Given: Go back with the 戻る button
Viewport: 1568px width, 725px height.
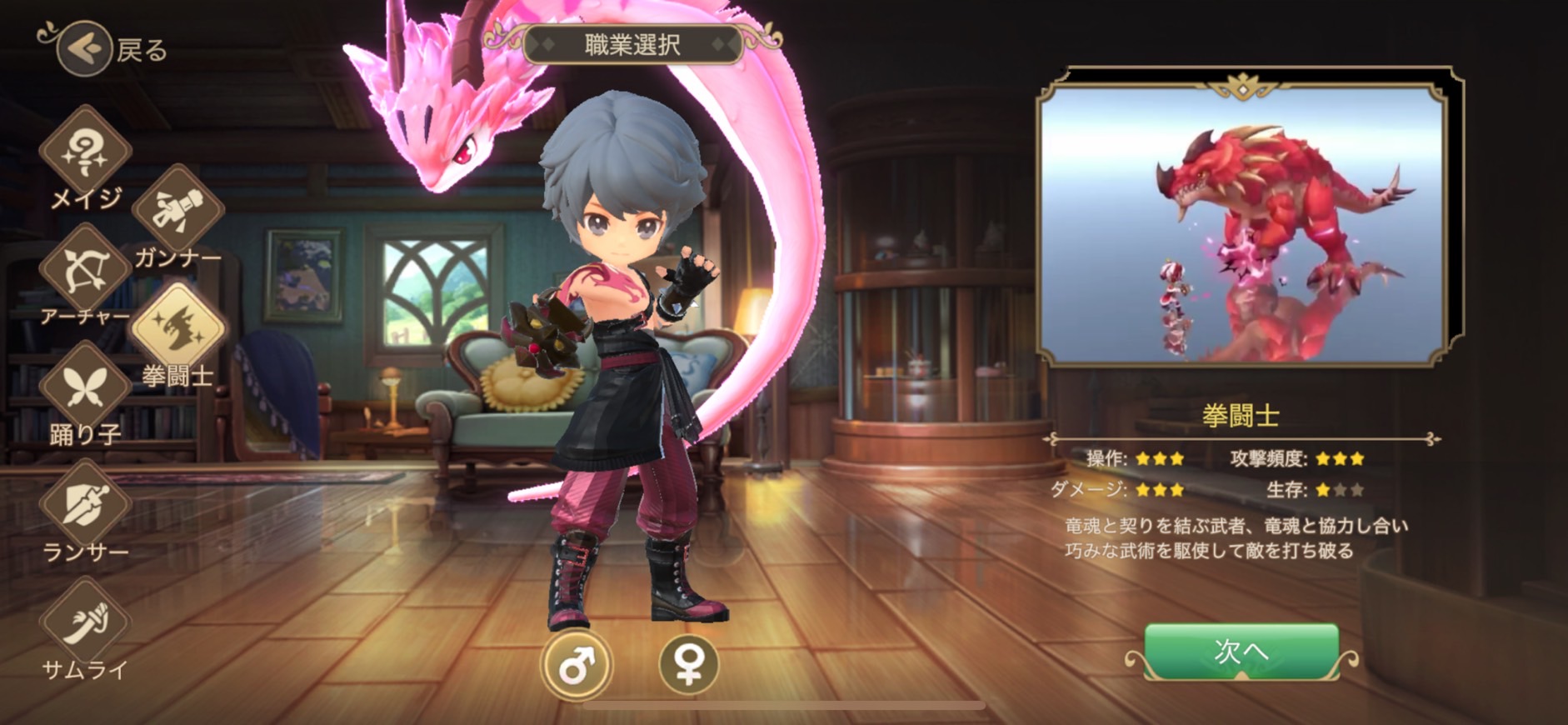Looking at the screenshot, I should (85, 49).
